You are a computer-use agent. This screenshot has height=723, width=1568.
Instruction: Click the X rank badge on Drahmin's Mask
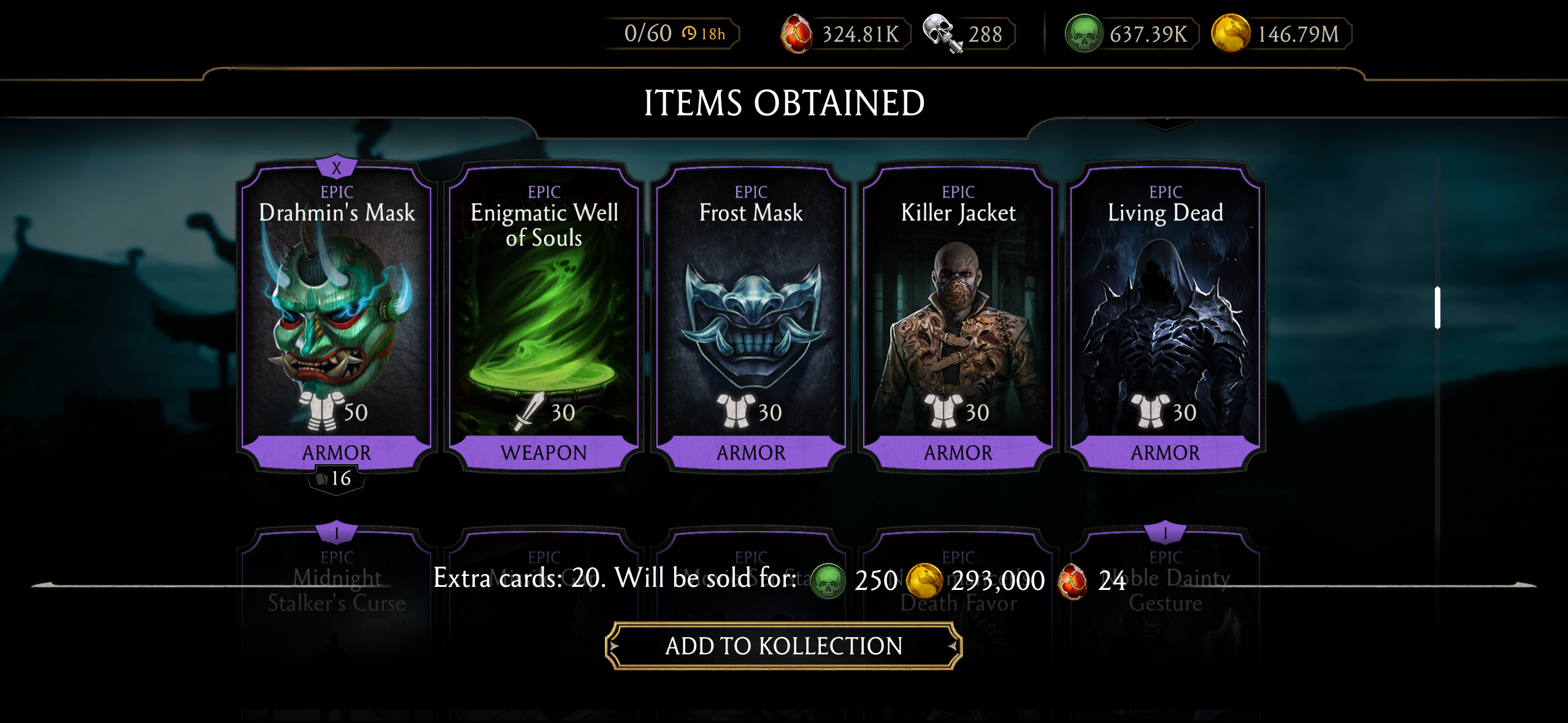click(x=336, y=165)
